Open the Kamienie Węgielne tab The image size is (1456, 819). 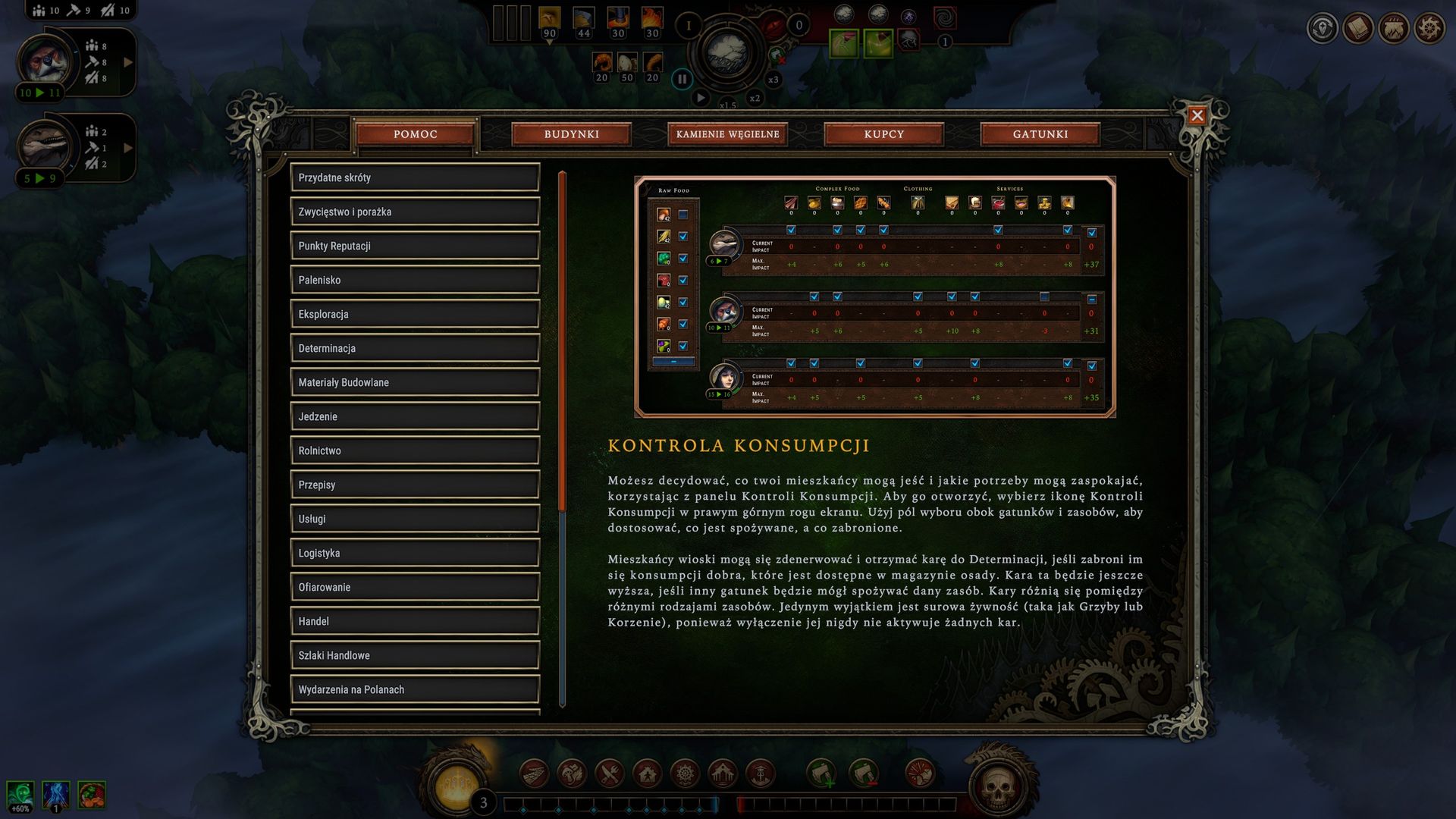[727, 134]
